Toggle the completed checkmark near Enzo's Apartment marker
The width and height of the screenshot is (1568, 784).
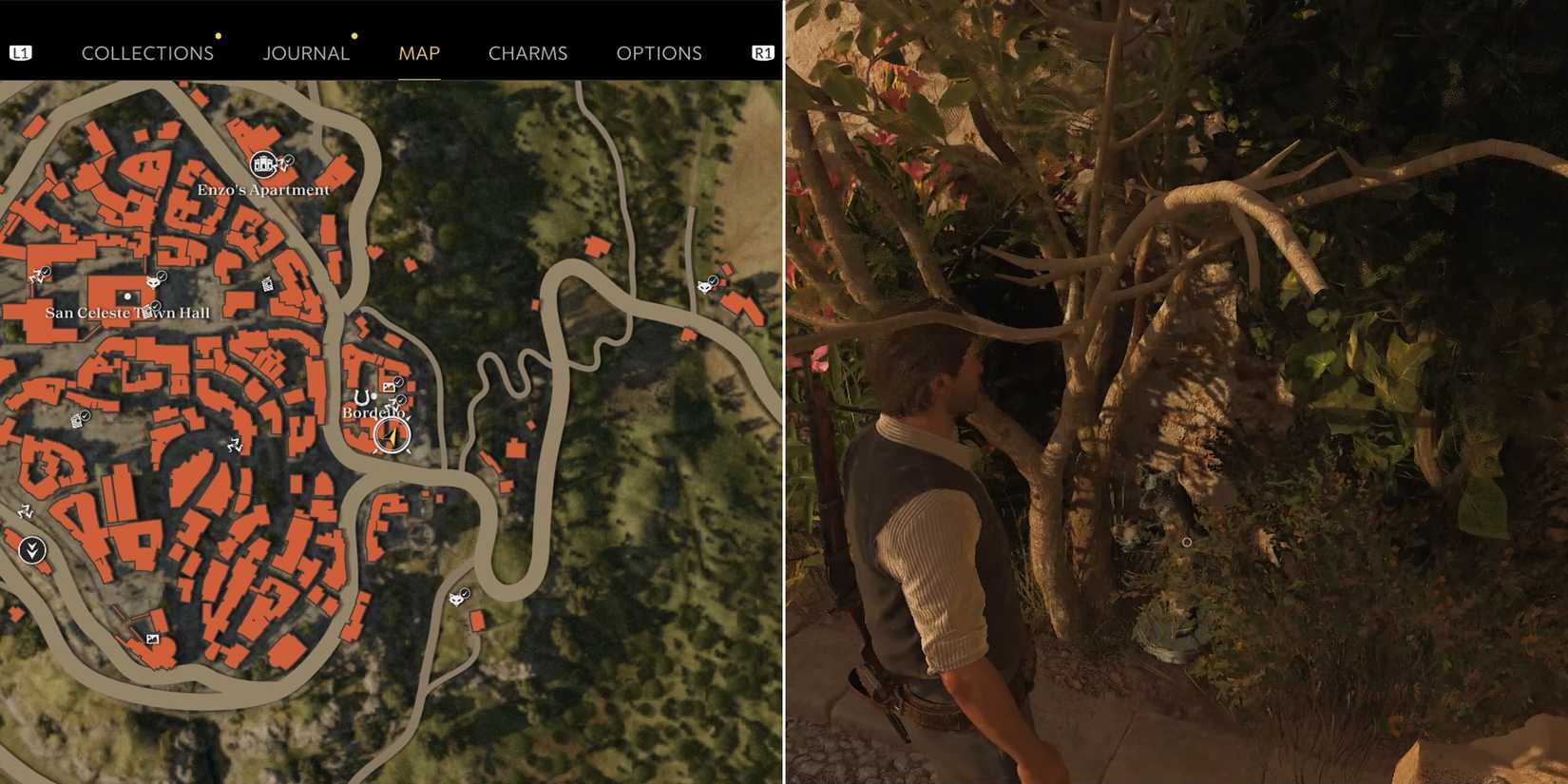click(289, 161)
